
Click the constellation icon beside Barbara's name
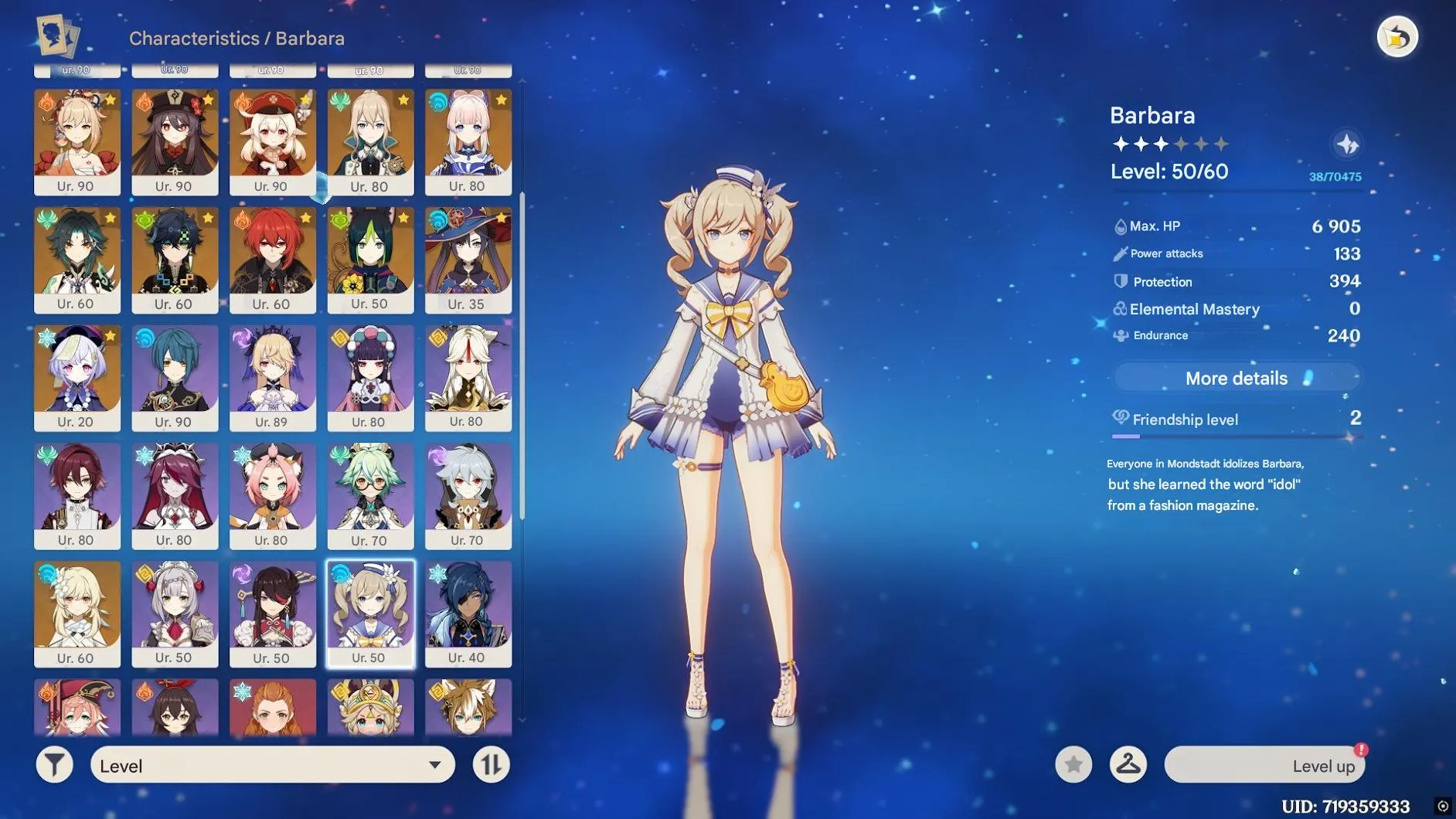(x=1345, y=143)
